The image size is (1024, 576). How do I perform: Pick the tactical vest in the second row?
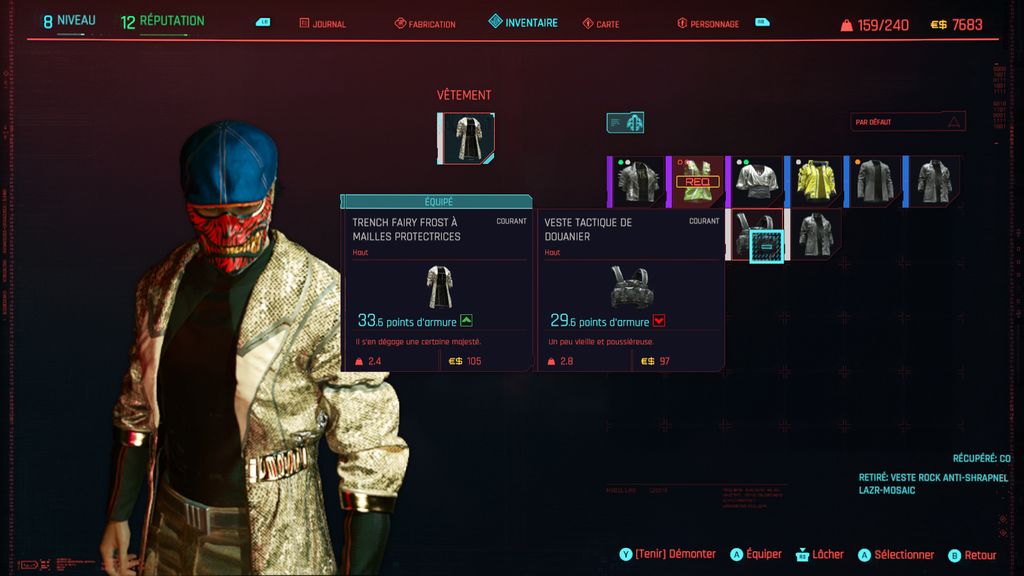pyautogui.click(x=757, y=235)
